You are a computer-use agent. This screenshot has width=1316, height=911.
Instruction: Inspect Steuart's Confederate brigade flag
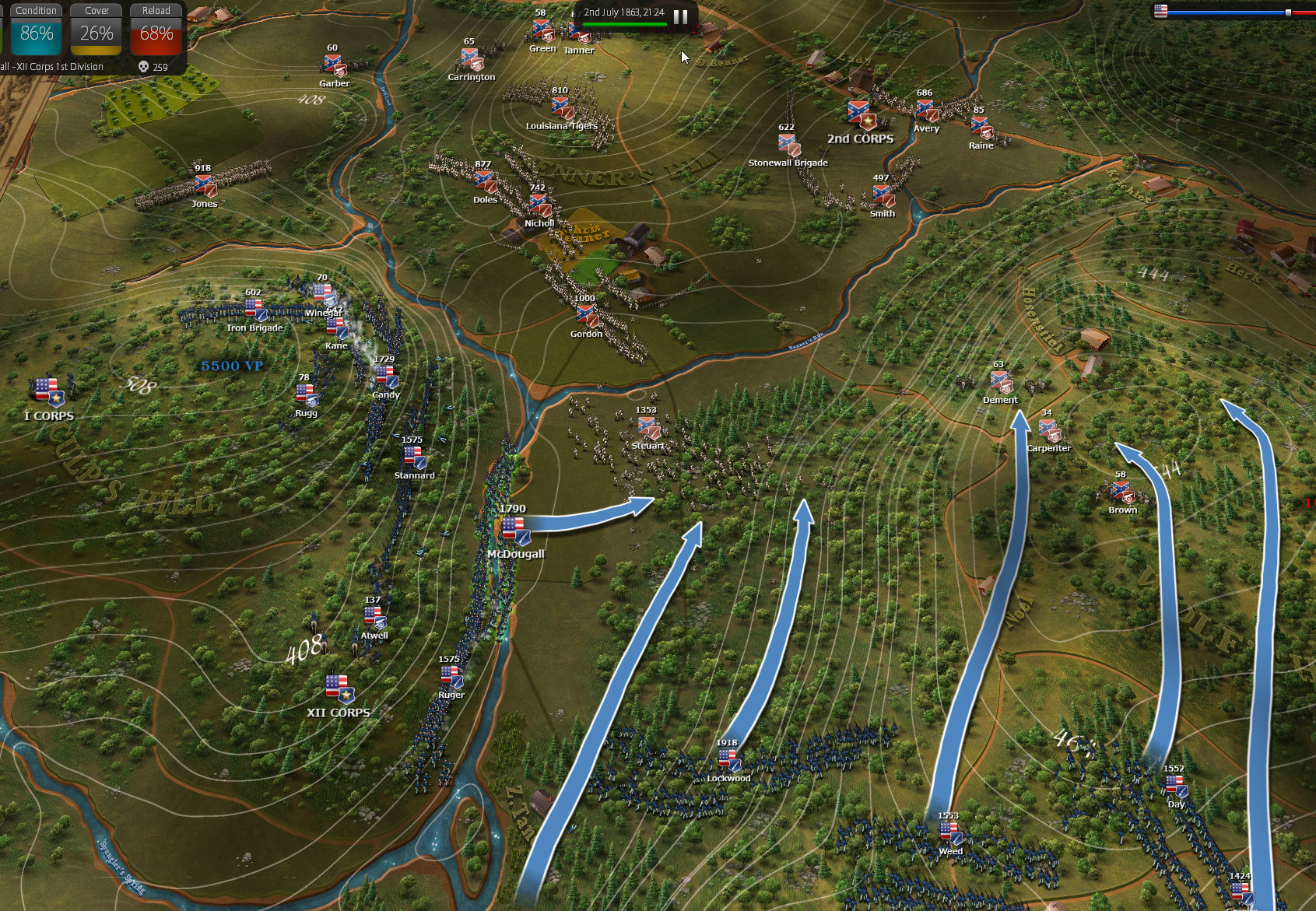647,427
